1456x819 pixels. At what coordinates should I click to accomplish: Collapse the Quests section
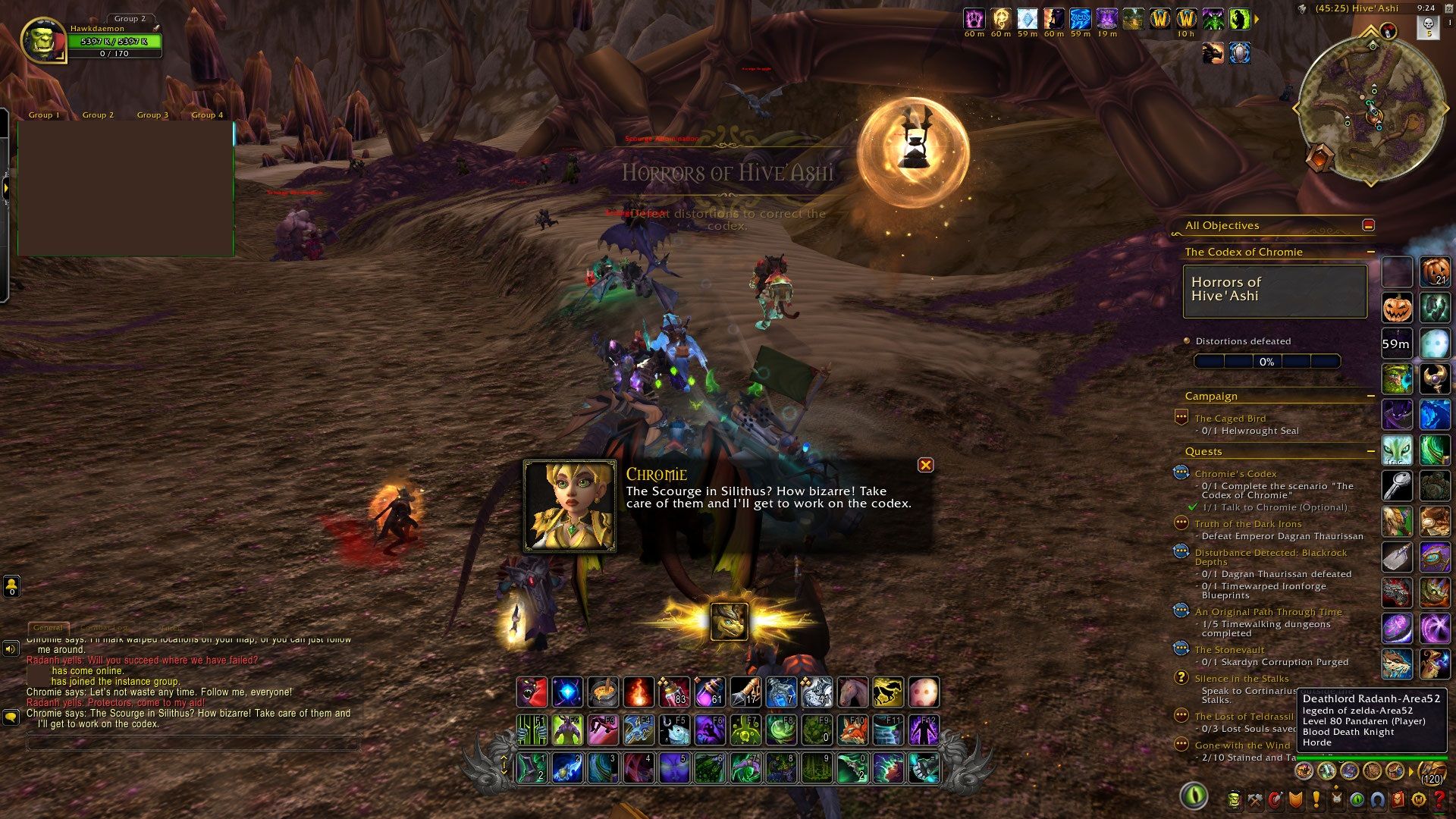[x=1371, y=450]
